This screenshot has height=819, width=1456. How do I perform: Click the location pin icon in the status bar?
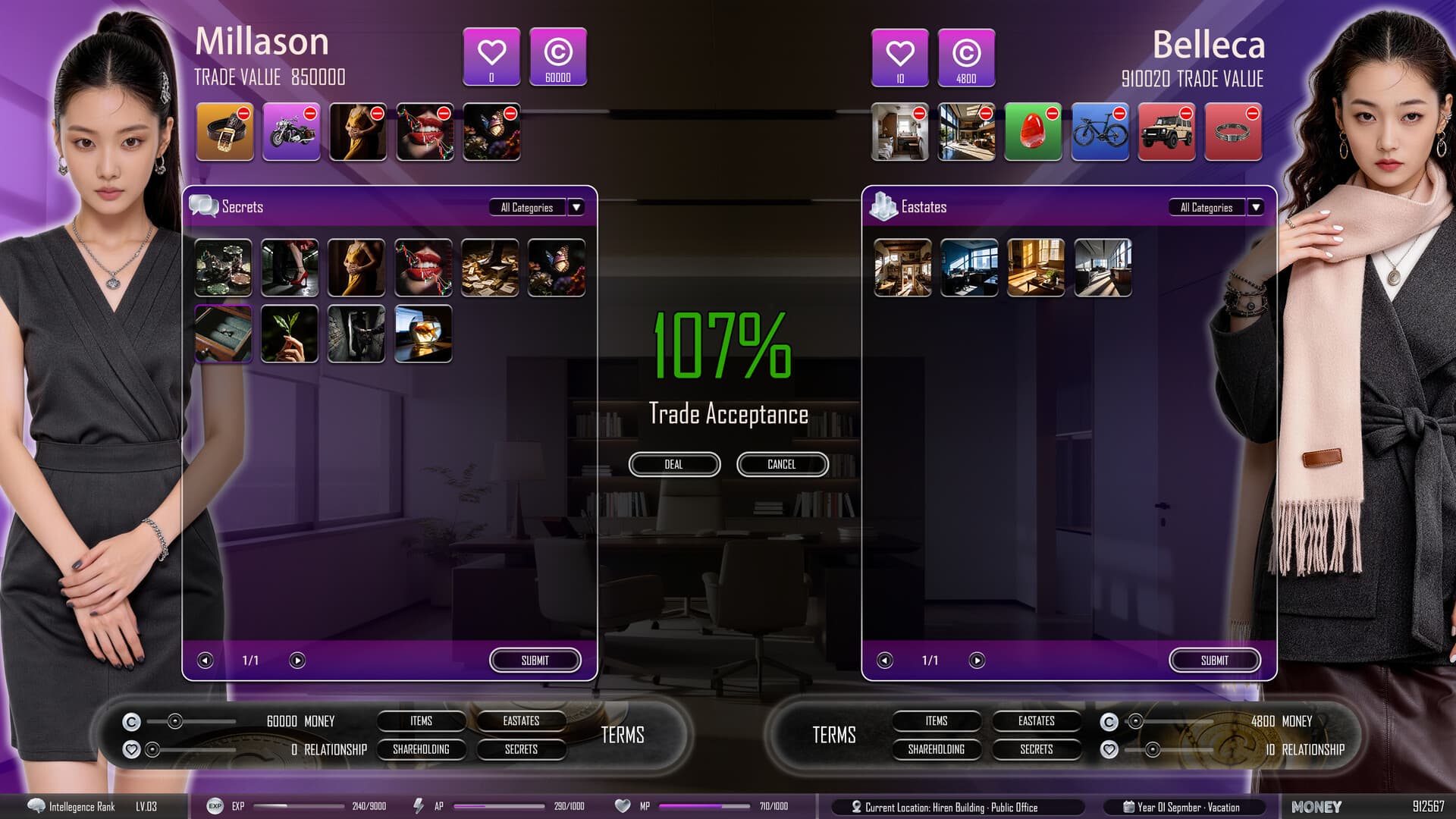click(x=858, y=807)
